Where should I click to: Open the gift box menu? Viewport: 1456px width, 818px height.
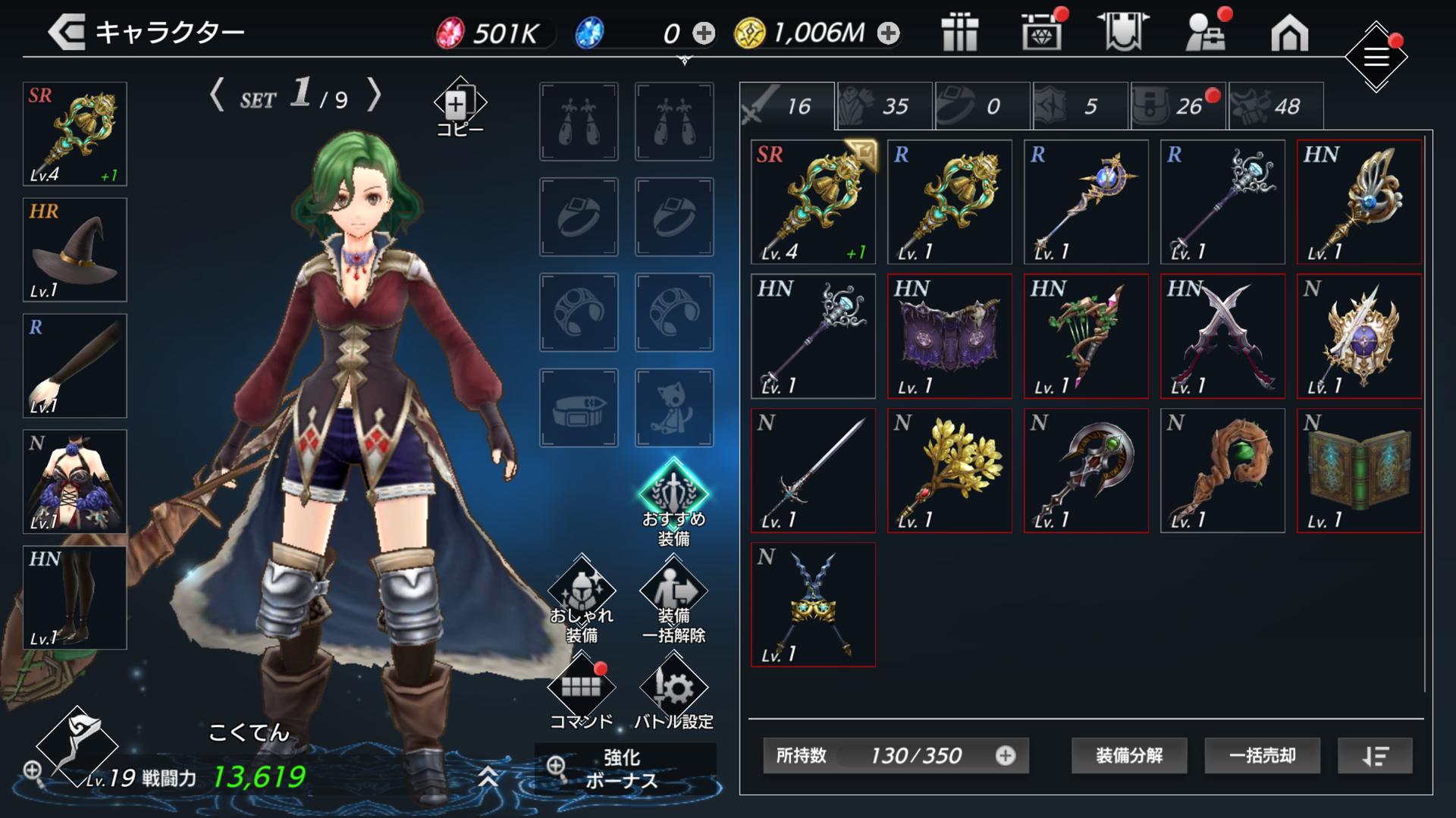959,33
